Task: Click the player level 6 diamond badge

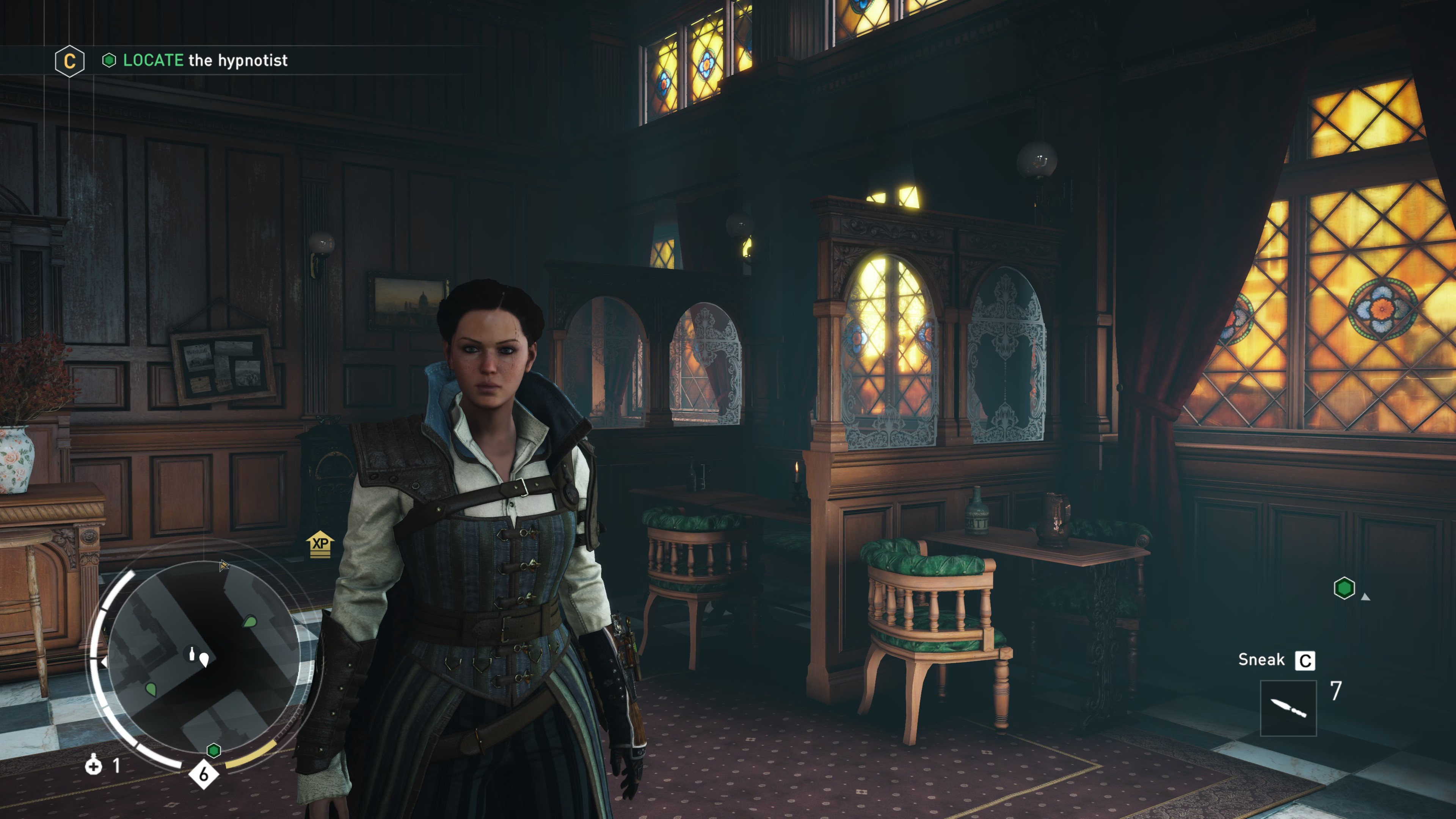Action: [204, 774]
